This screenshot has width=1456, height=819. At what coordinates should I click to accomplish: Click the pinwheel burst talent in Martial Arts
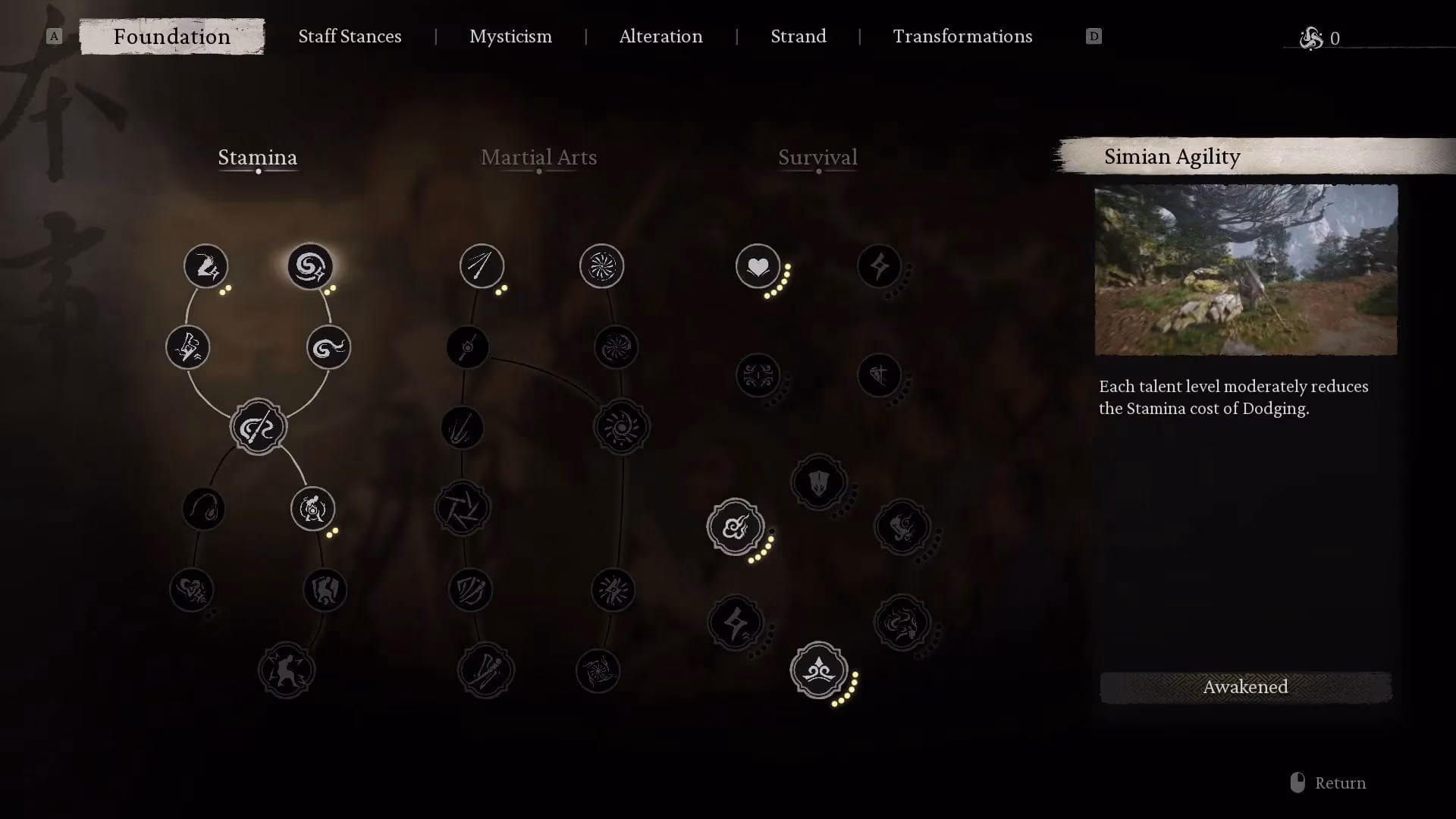click(x=601, y=265)
